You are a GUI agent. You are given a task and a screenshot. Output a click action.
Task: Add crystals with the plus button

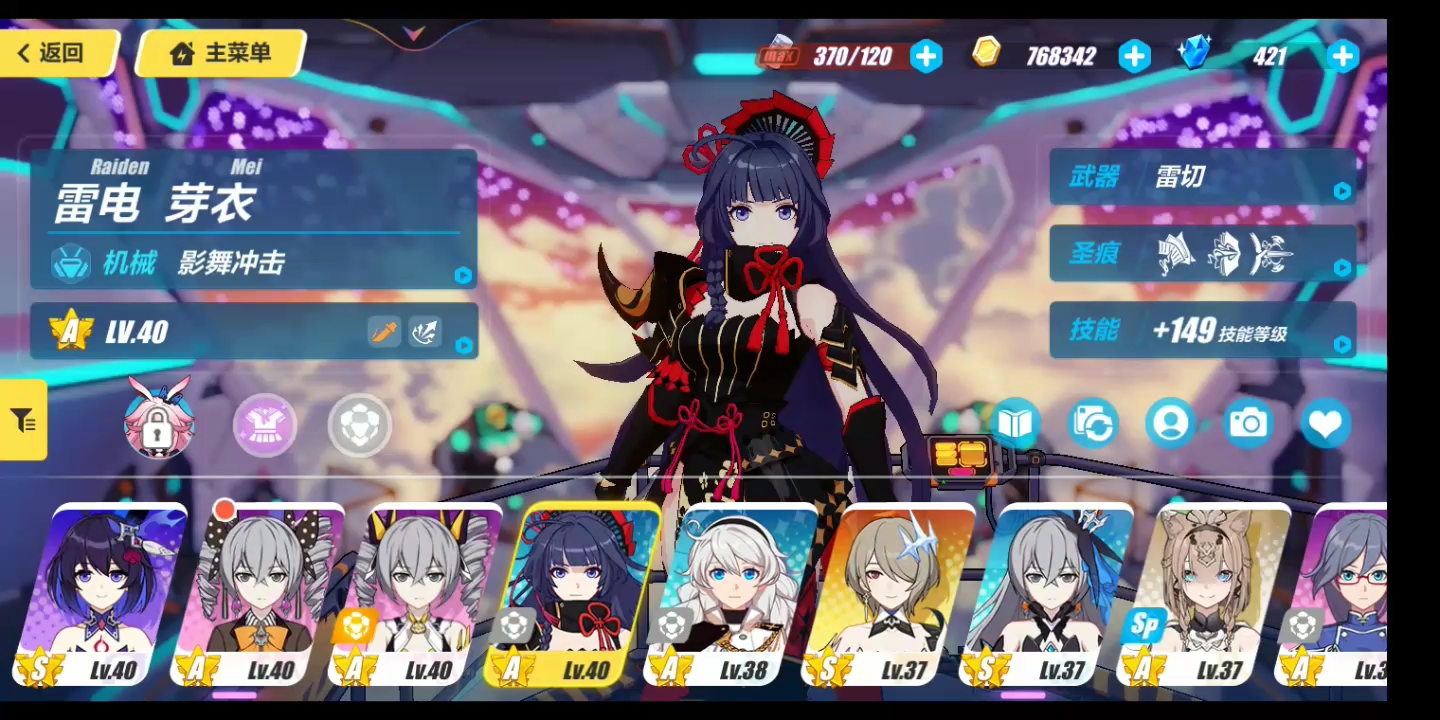1341,57
